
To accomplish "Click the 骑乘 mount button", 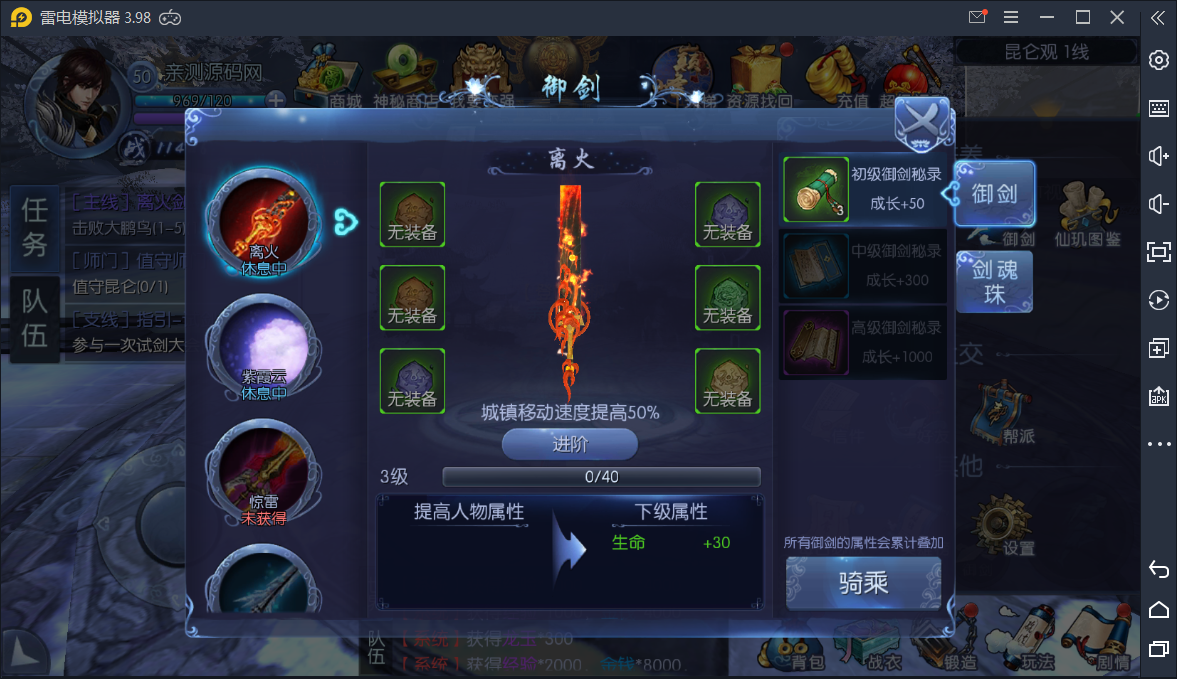I will 863,582.
